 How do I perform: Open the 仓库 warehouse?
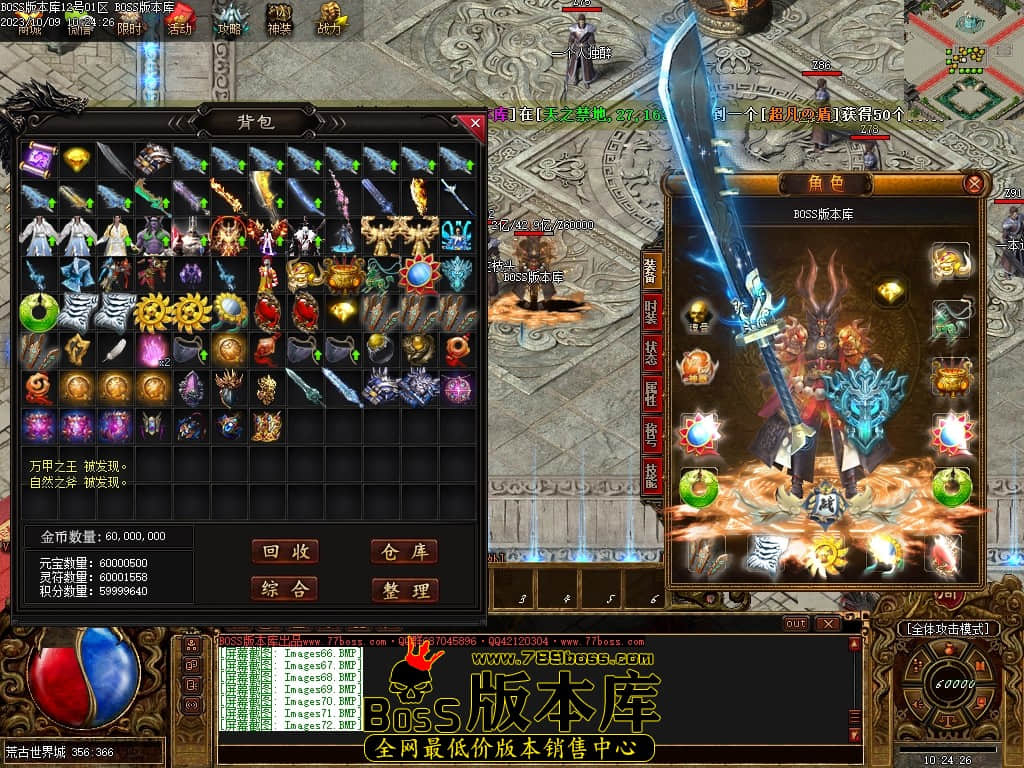click(405, 552)
